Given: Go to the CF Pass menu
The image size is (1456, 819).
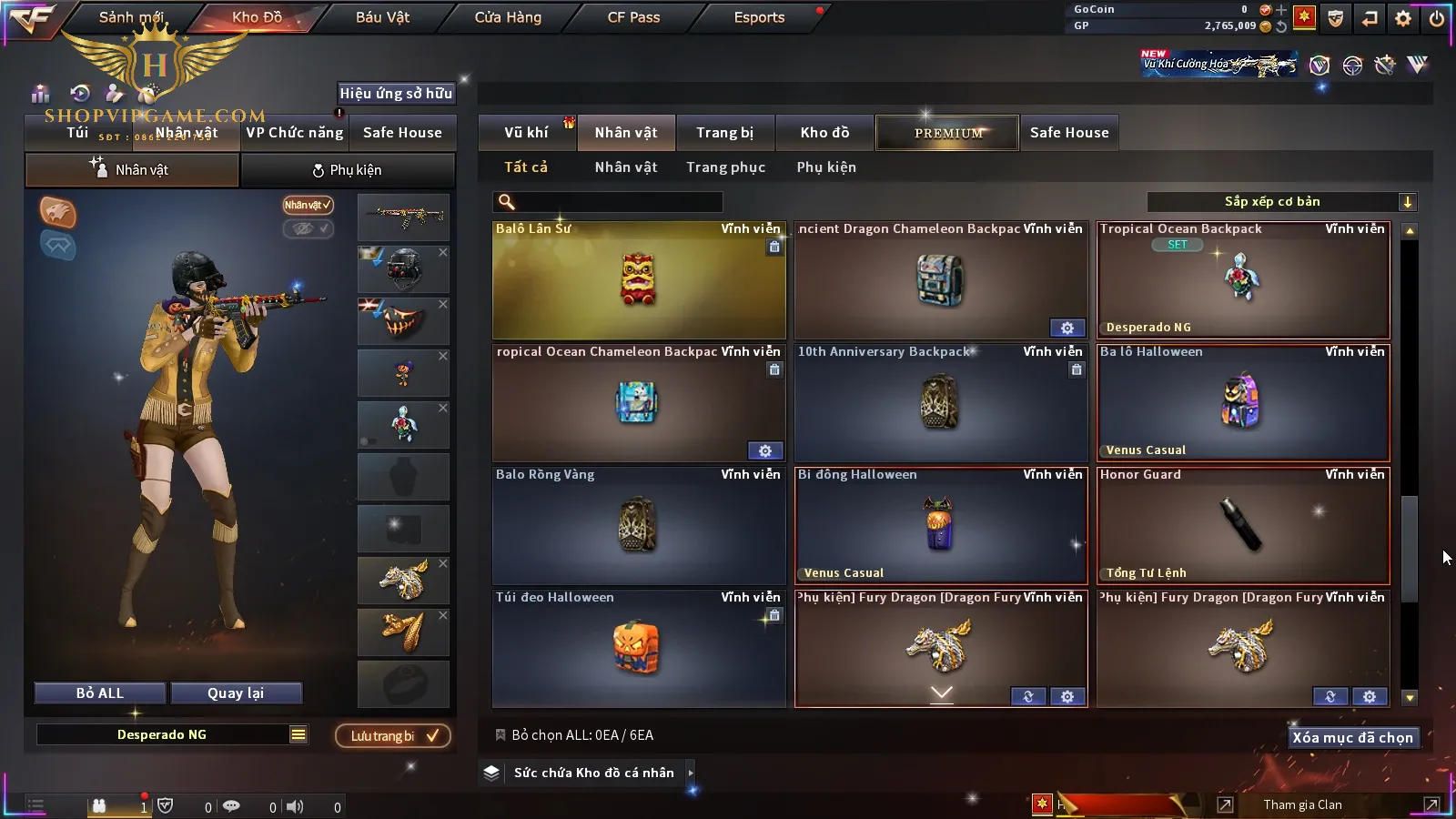Looking at the screenshot, I should [633, 17].
